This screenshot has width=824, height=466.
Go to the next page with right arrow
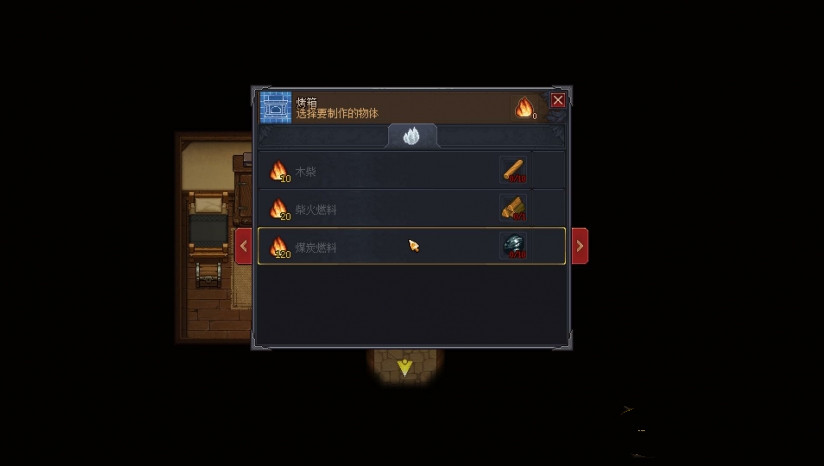pyautogui.click(x=579, y=246)
